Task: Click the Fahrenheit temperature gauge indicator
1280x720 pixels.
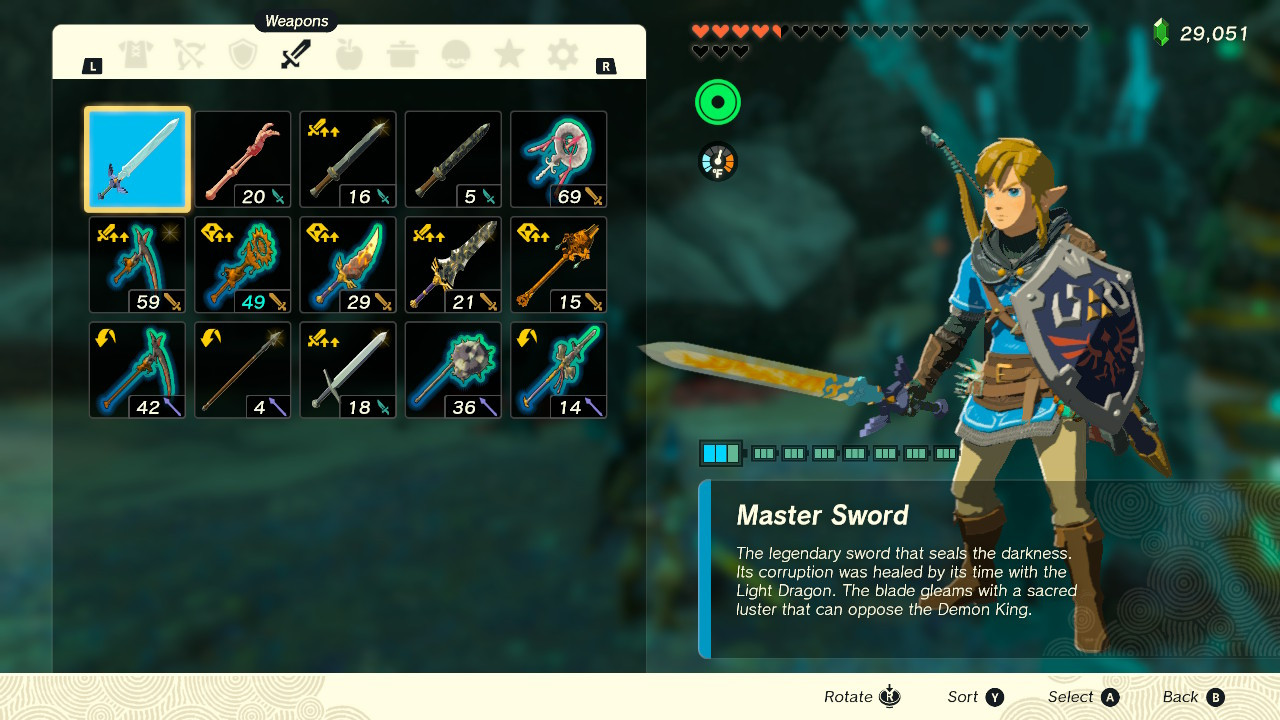Action: (717, 160)
